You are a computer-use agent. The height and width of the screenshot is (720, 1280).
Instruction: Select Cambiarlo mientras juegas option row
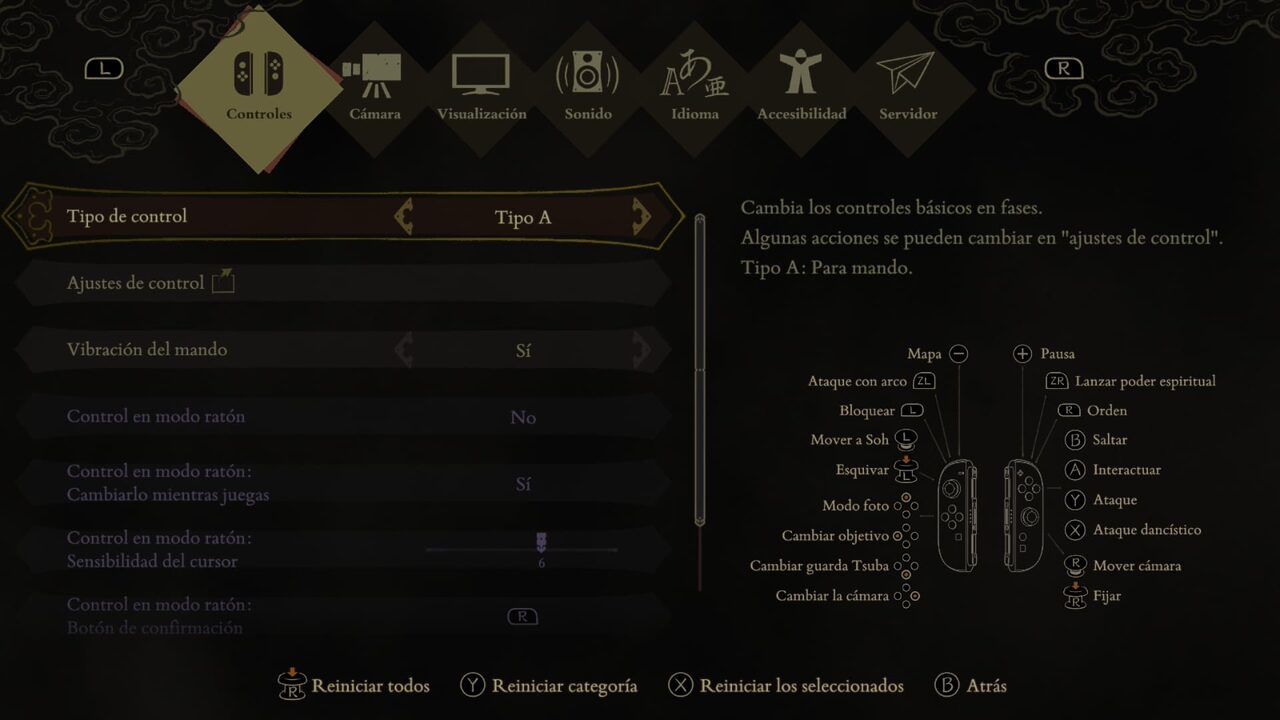click(x=340, y=483)
